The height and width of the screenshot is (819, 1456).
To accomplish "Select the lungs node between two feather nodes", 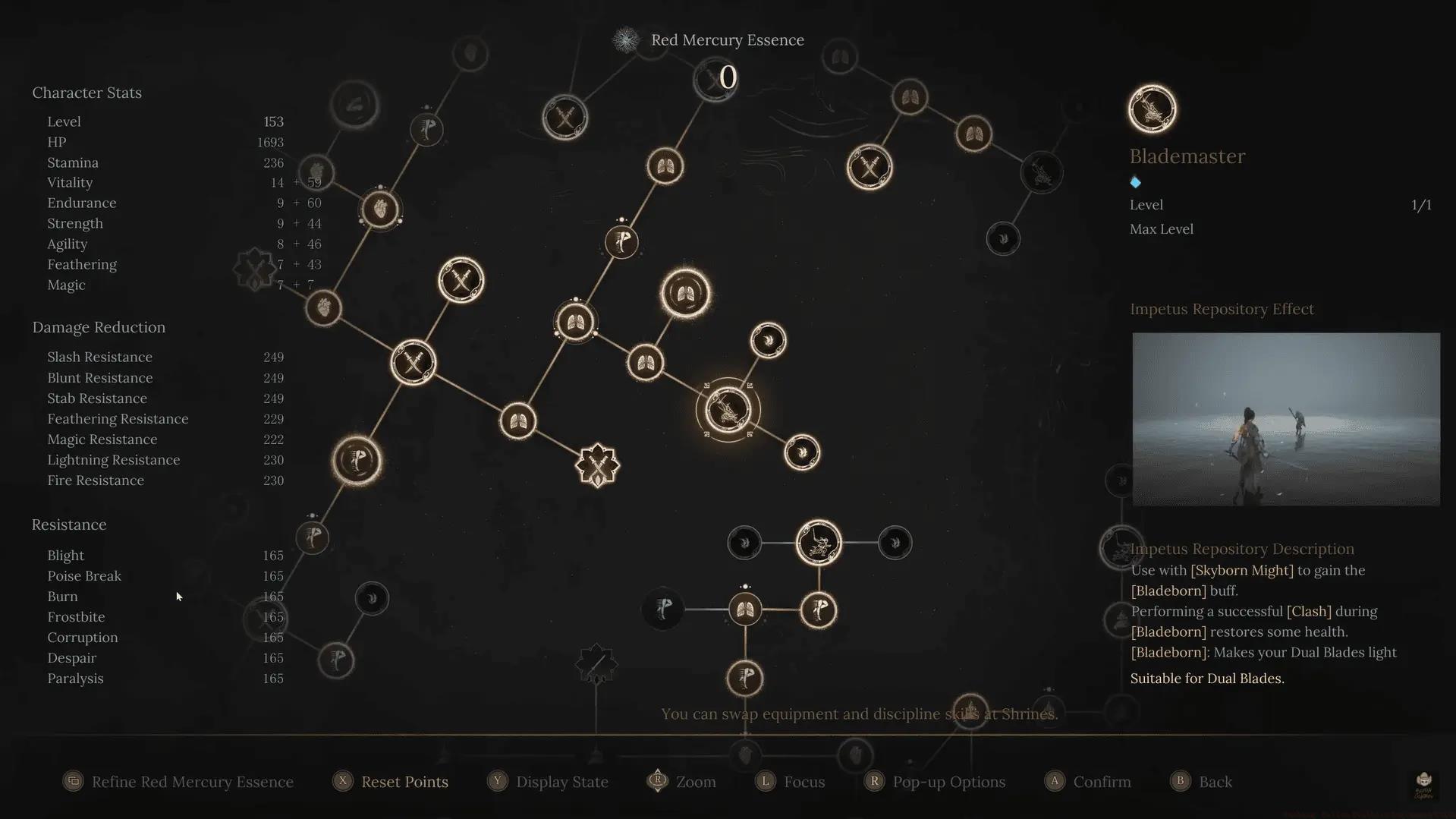I will click(x=745, y=610).
